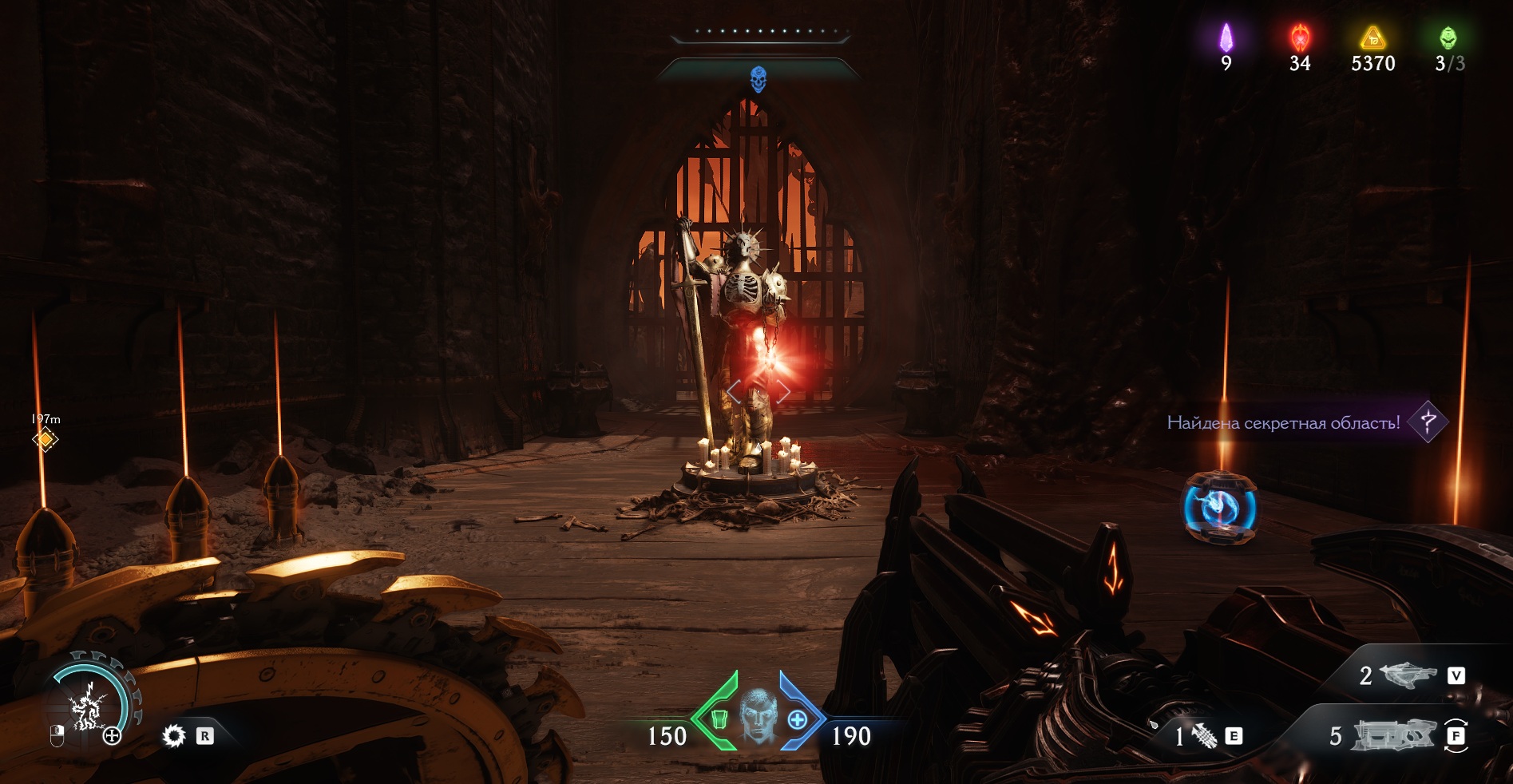Click the shield saw gear icon
The height and width of the screenshot is (784, 1513).
[x=173, y=735]
